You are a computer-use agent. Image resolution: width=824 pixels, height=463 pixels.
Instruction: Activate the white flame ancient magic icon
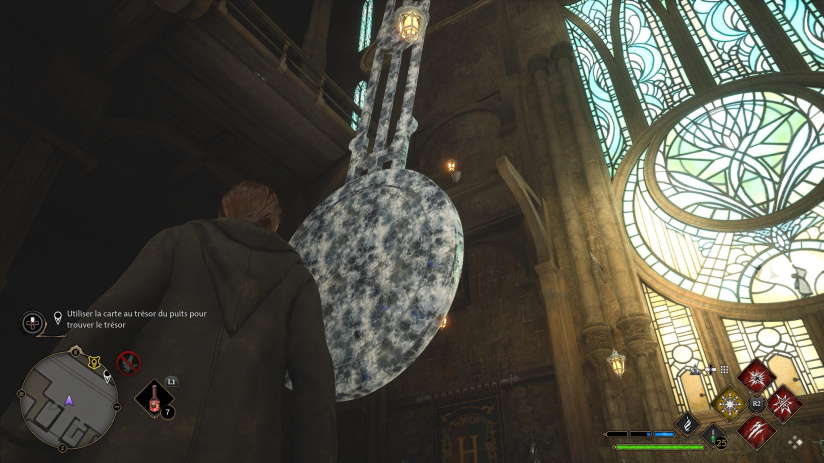[688, 424]
